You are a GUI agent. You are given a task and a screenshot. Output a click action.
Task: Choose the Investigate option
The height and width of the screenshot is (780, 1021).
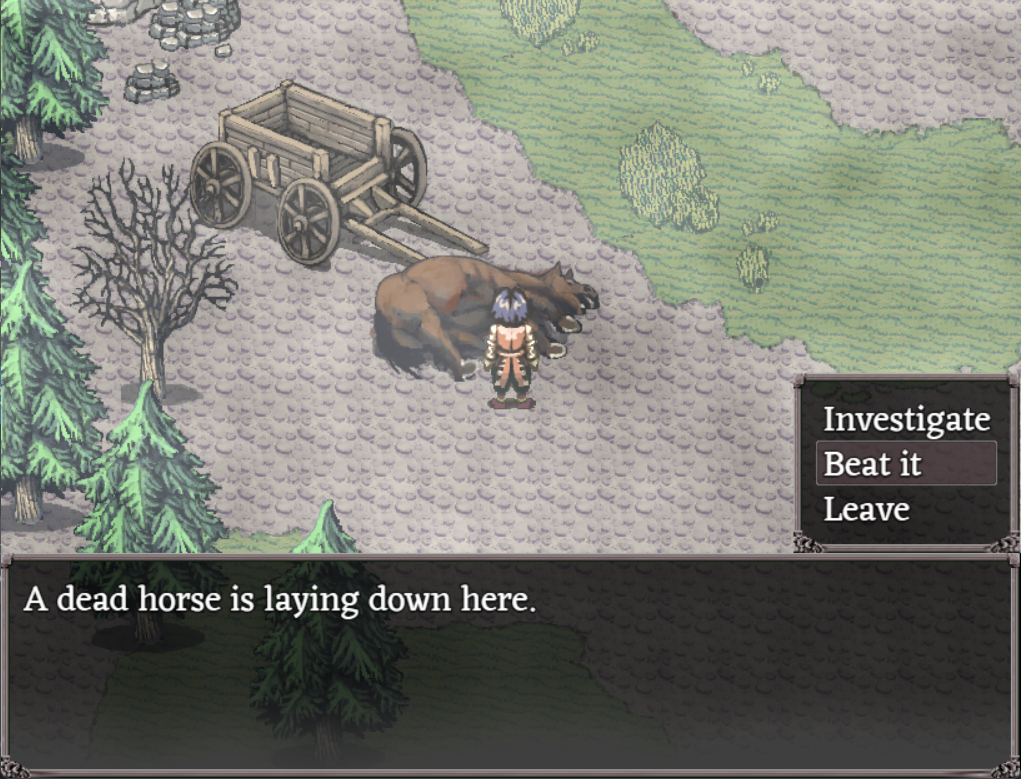point(906,419)
